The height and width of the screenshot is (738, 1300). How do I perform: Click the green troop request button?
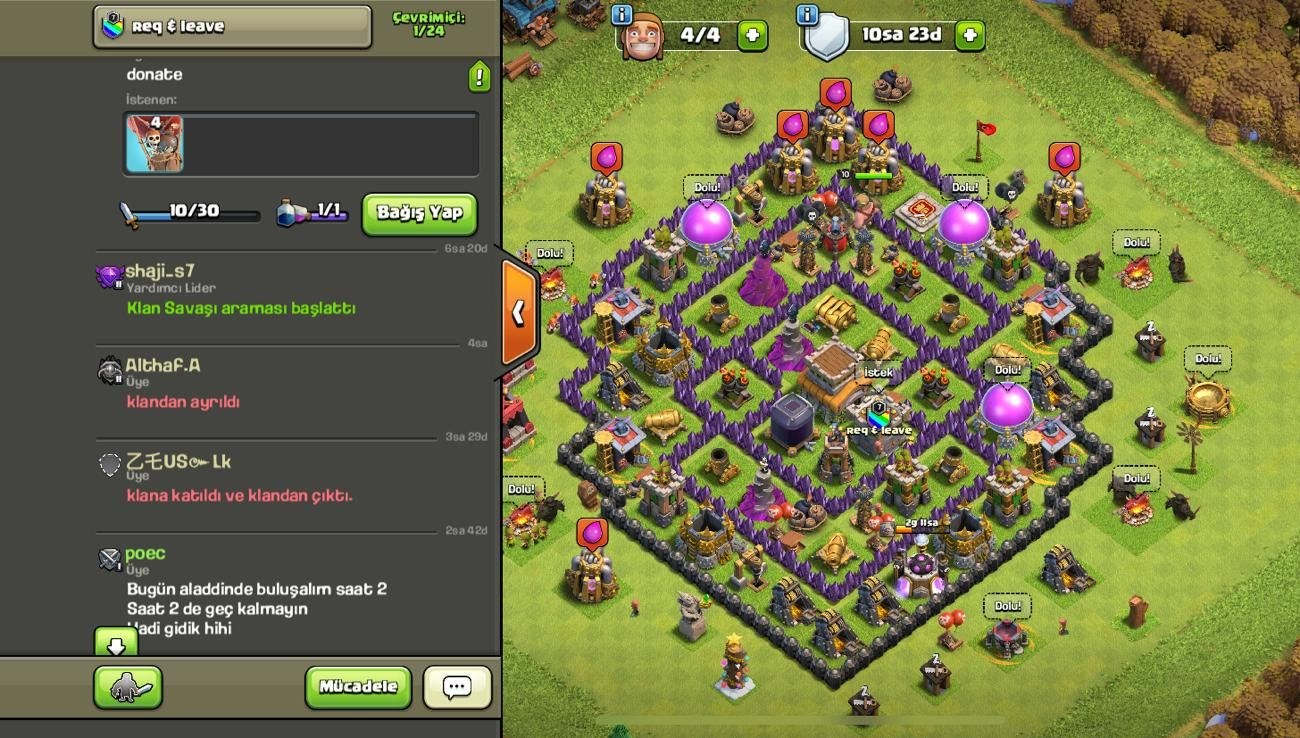coord(128,687)
